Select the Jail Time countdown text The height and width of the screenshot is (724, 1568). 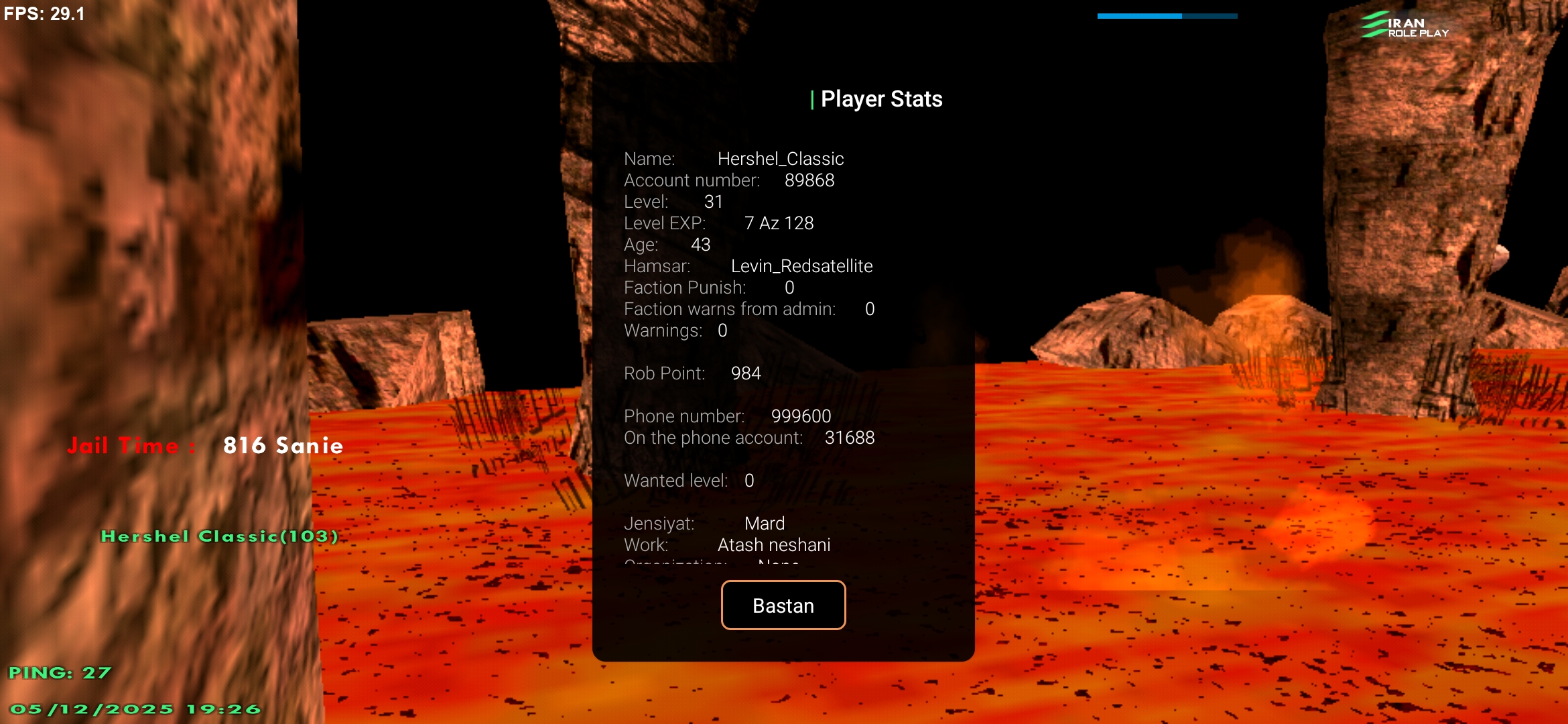coord(204,445)
